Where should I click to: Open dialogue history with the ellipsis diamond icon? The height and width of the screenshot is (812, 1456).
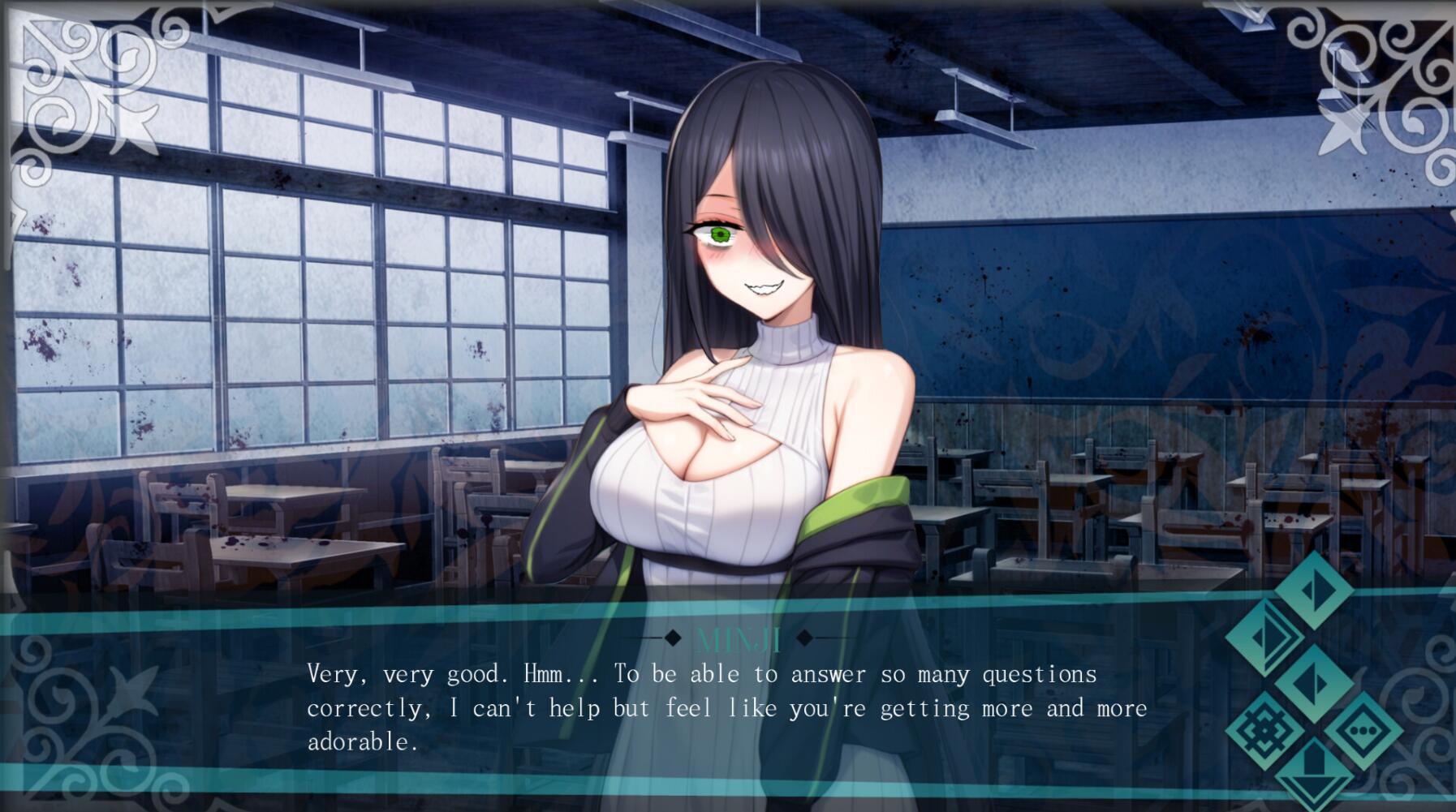tap(1364, 730)
